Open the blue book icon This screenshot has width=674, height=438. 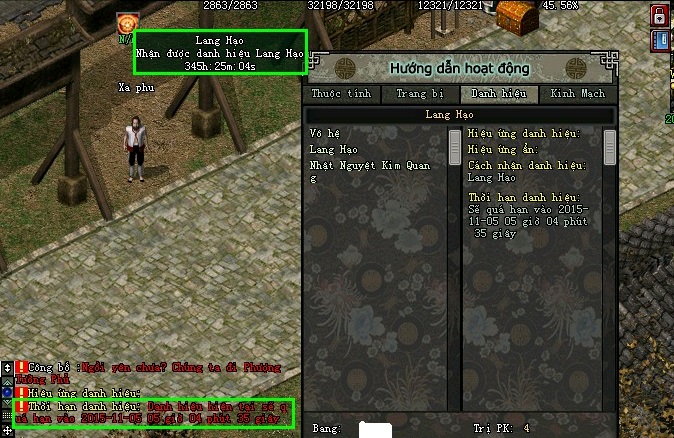661,40
